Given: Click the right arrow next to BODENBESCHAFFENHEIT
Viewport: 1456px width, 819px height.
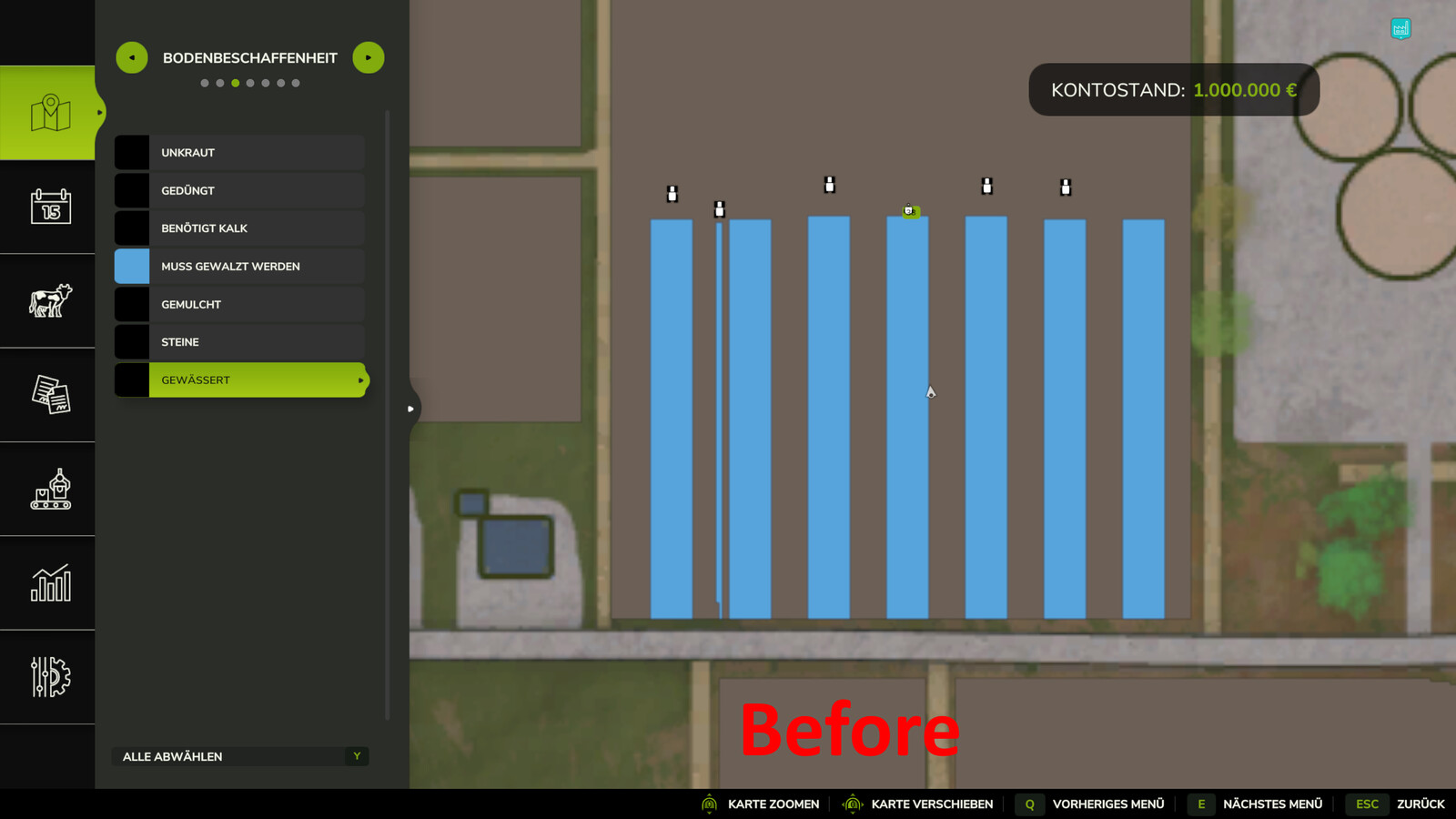Looking at the screenshot, I should [368, 57].
